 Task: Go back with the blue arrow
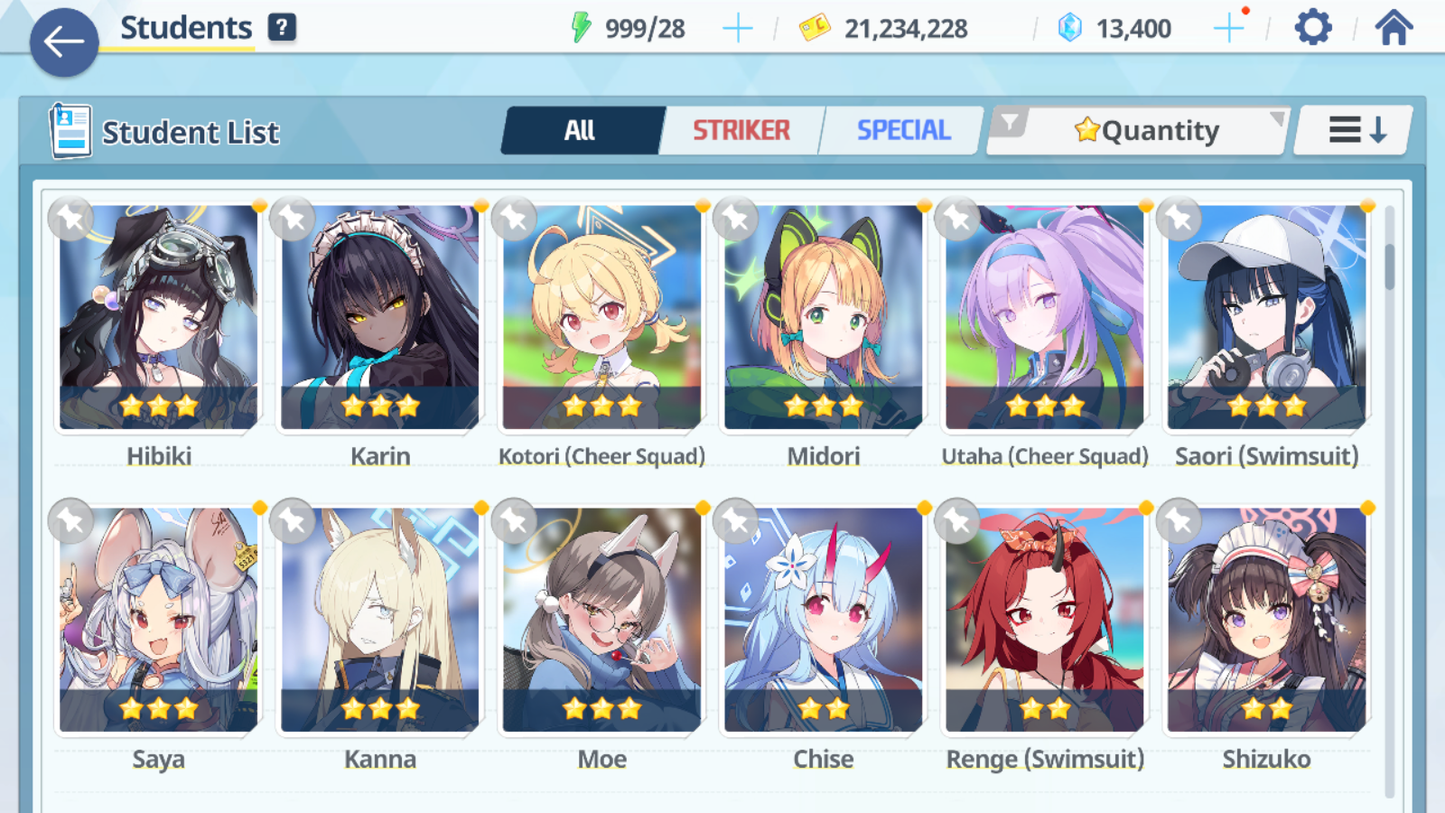pos(63,42)
